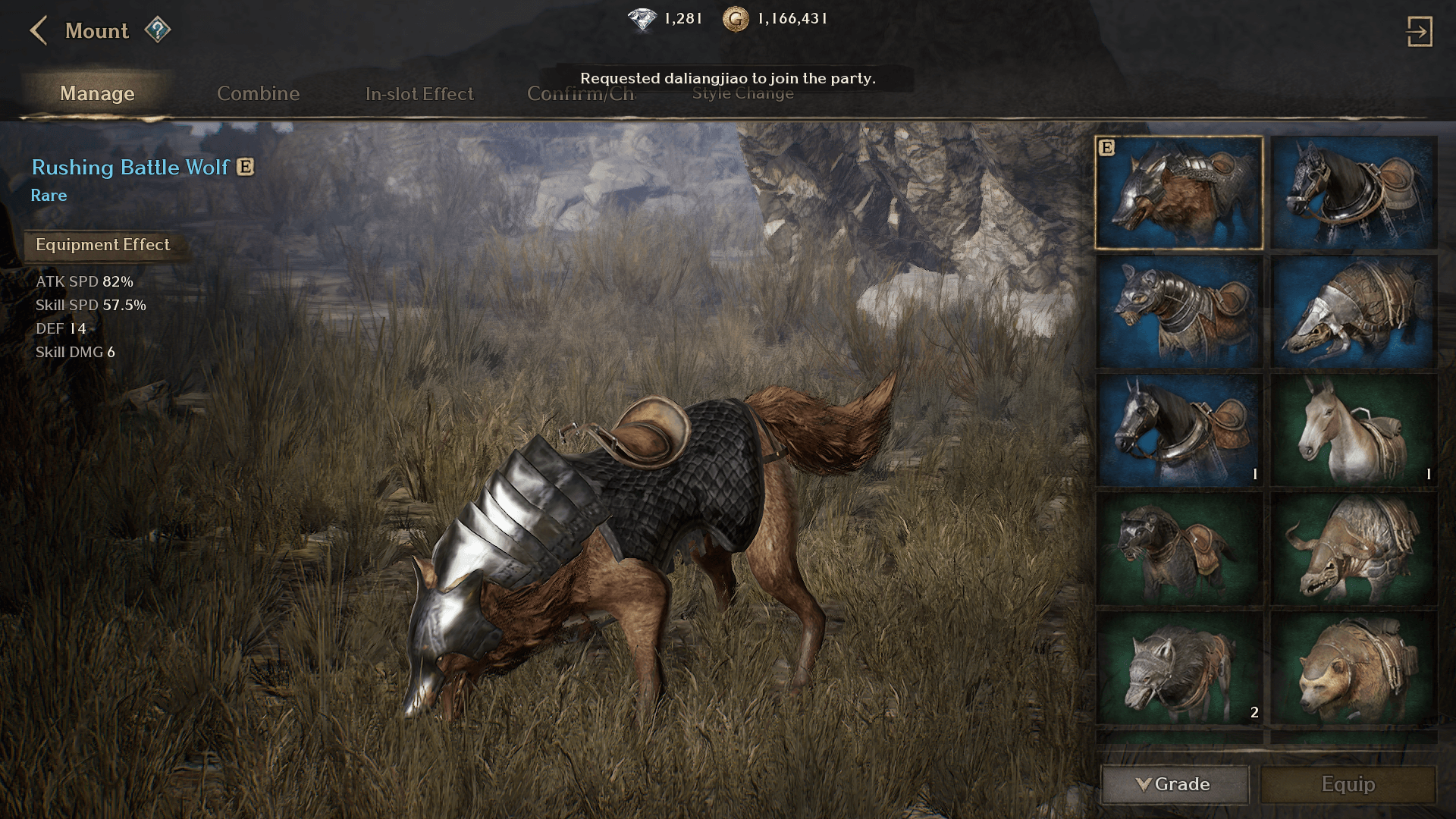The image size is (1456, 819).
Task: Open the Style Change tab
Action: click(x=742, y=94)
